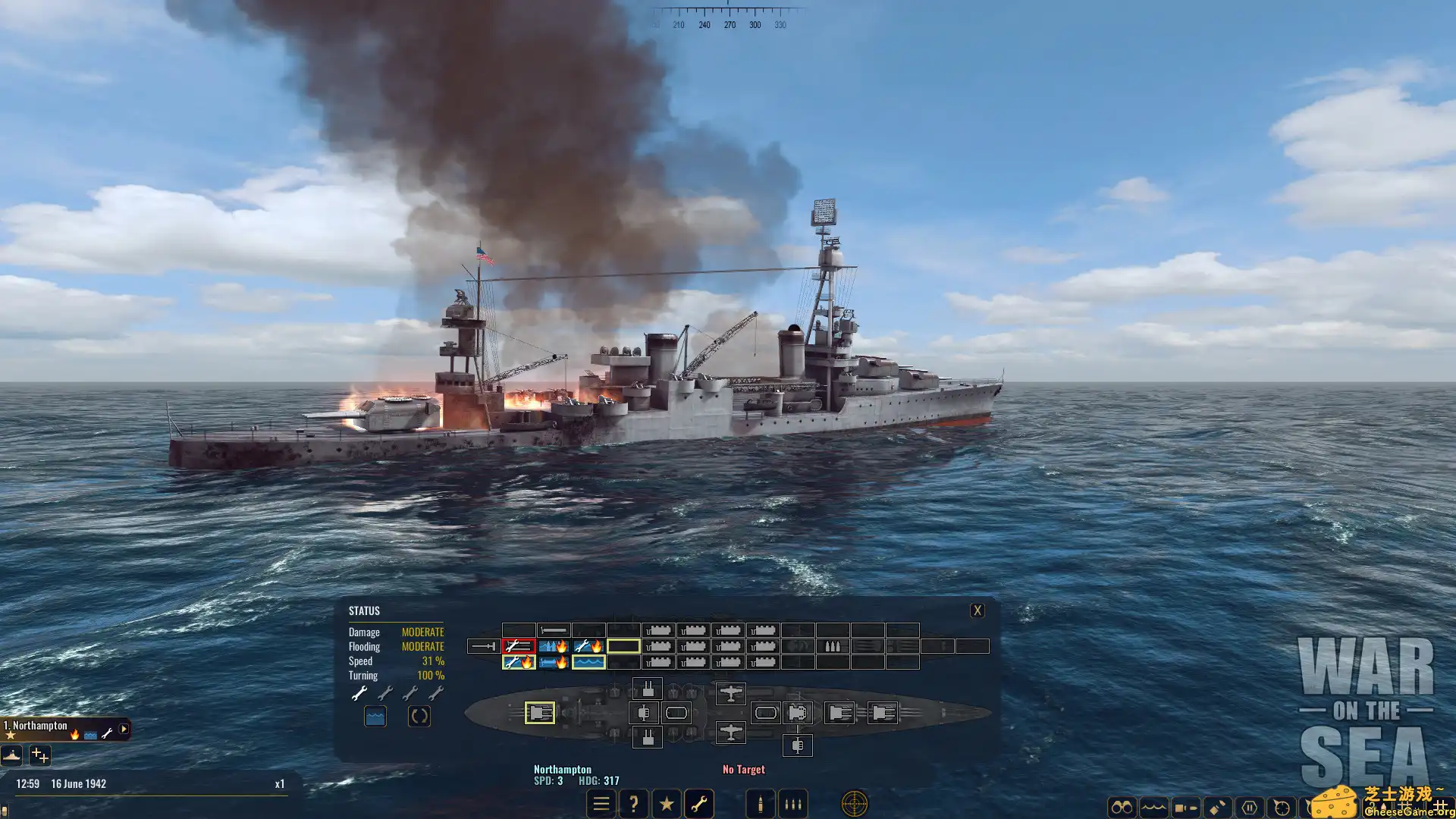Activate the first repair team wrench
The height and width of the screenshot is (819, 1456).
359,692
